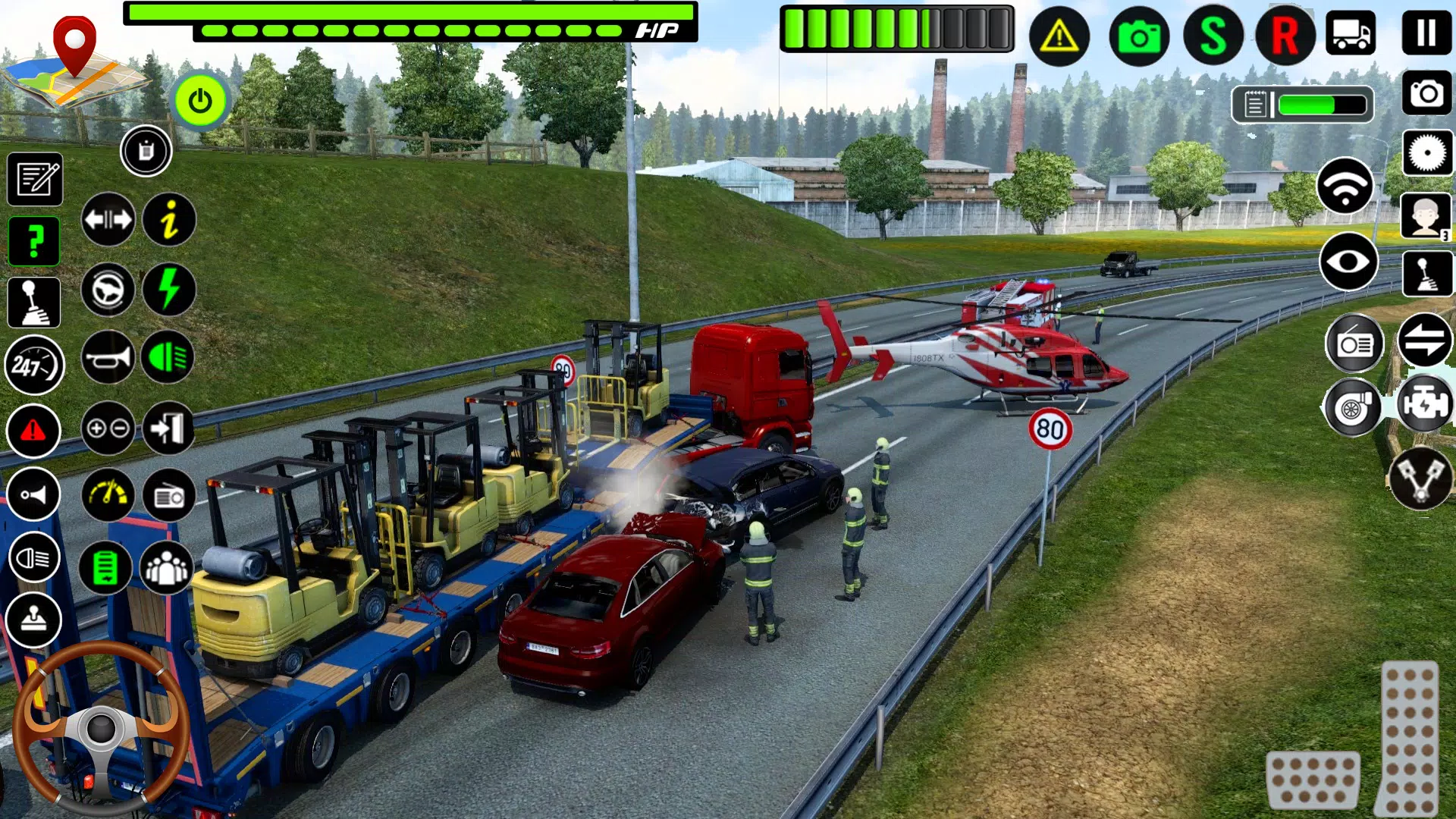Screen dimensions: 1456x819
Task: Open the task notes panel
Action: [x=33, y=180]
